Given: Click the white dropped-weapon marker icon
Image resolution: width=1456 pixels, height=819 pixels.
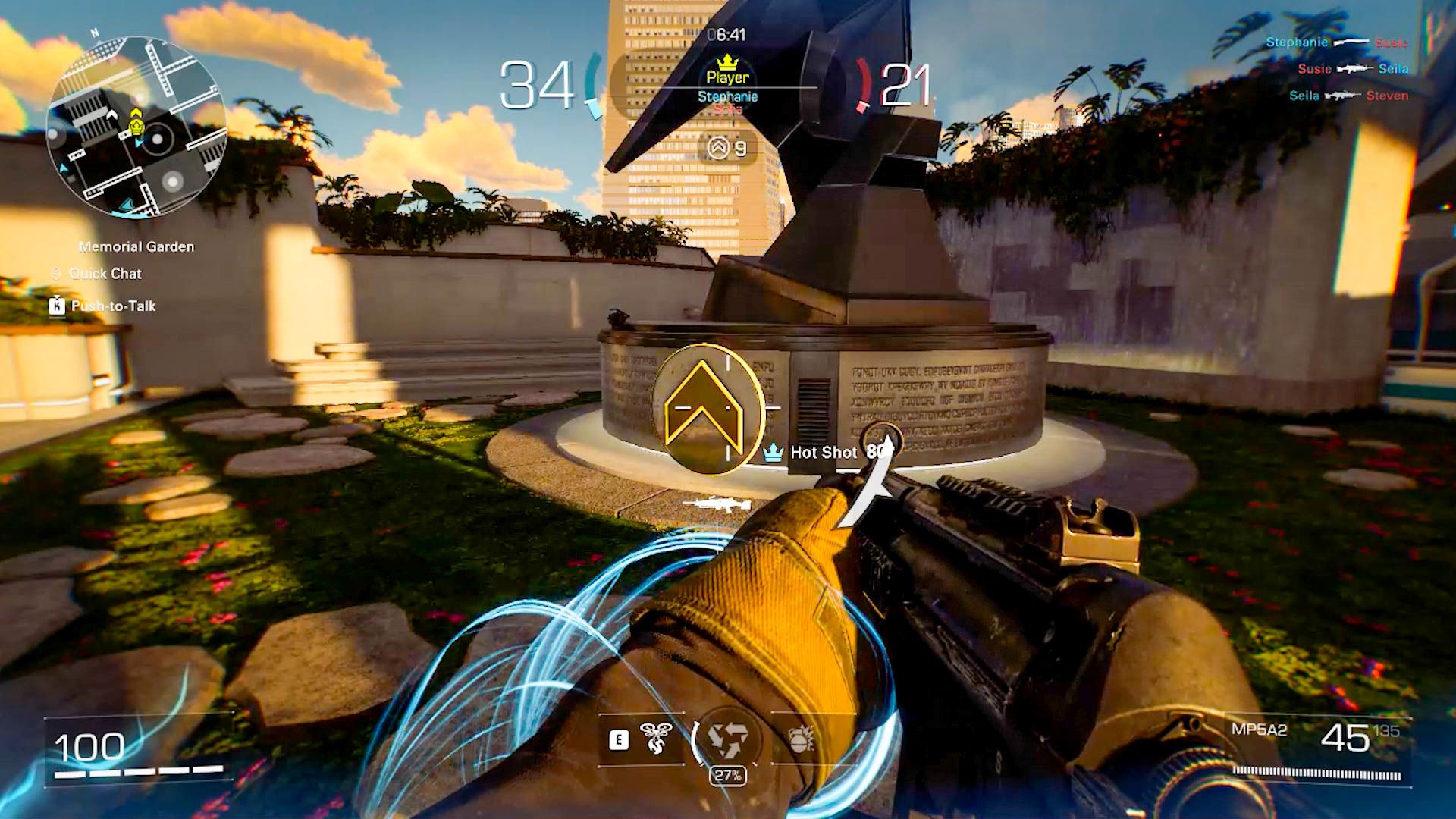Looking at the screenshot, I should (x=717, y=504).
